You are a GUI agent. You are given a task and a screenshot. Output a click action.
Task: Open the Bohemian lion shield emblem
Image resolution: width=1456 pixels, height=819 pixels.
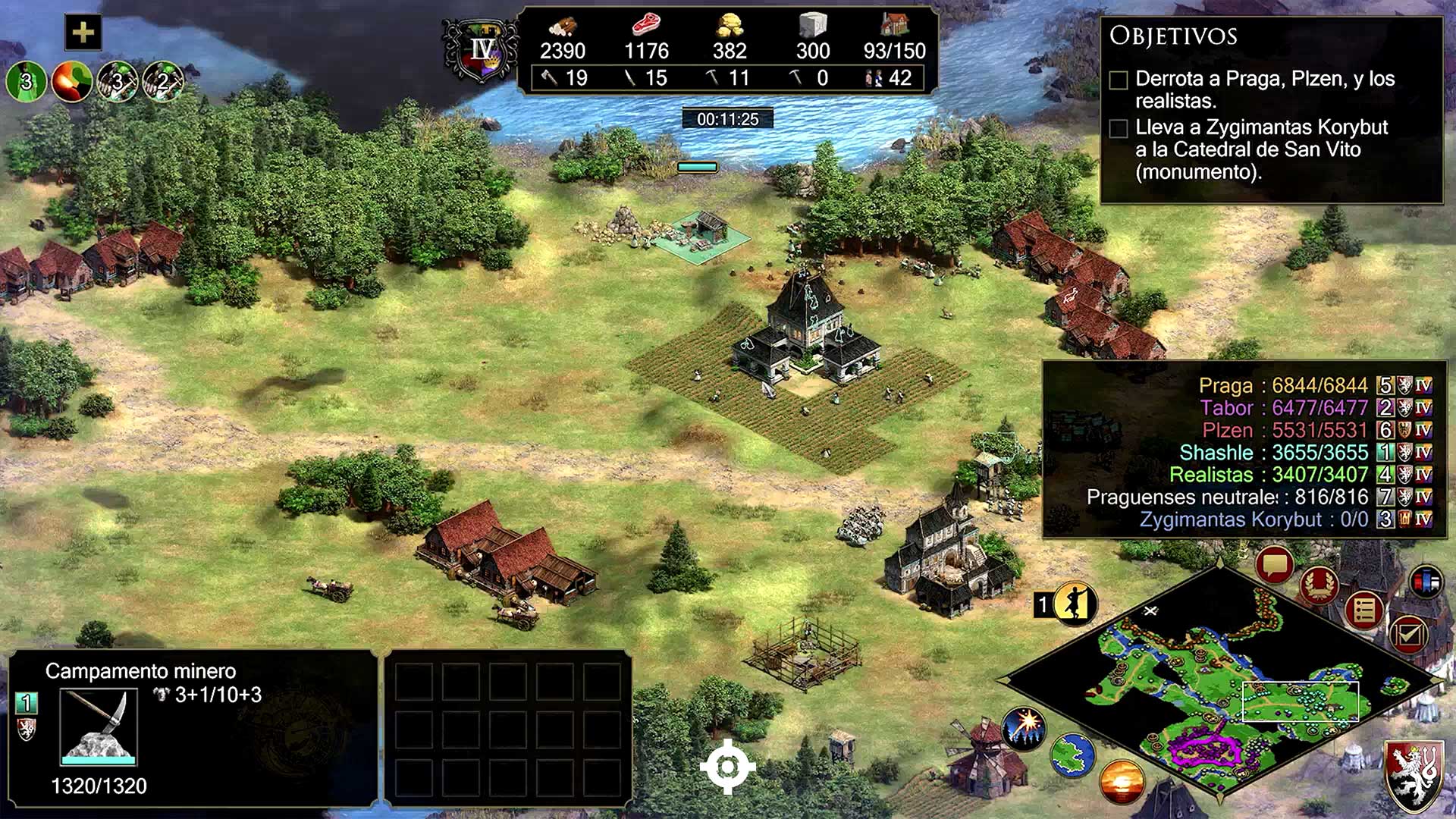[x=1414, y=773]
